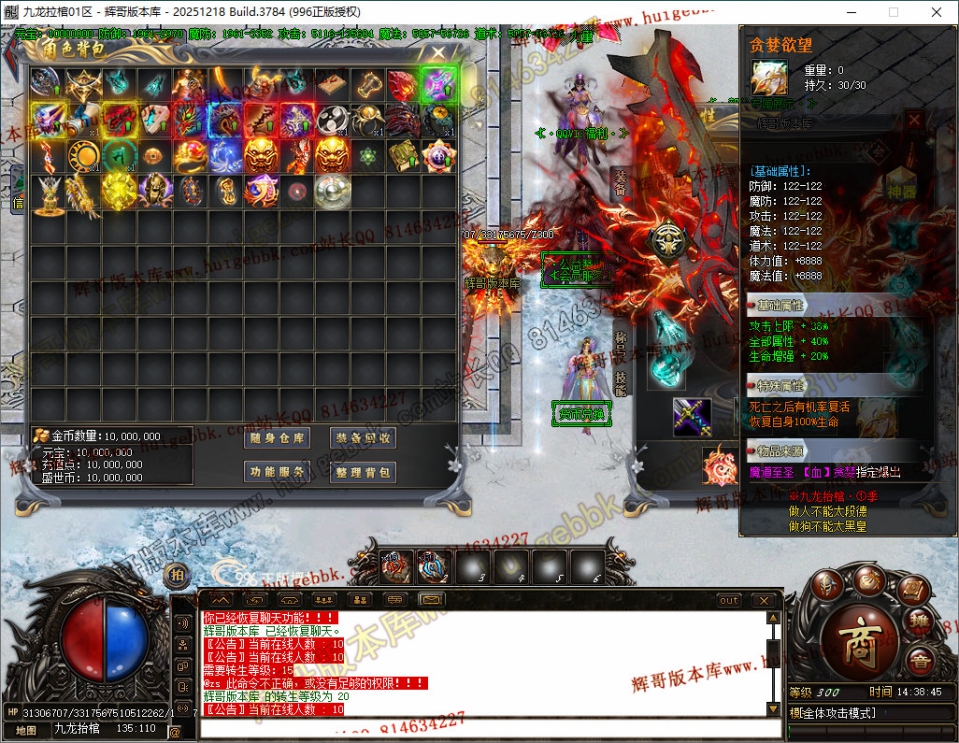Select the green-bordered purple item in bag
Screen dimensions: 959x743
[x=438, y=84]
